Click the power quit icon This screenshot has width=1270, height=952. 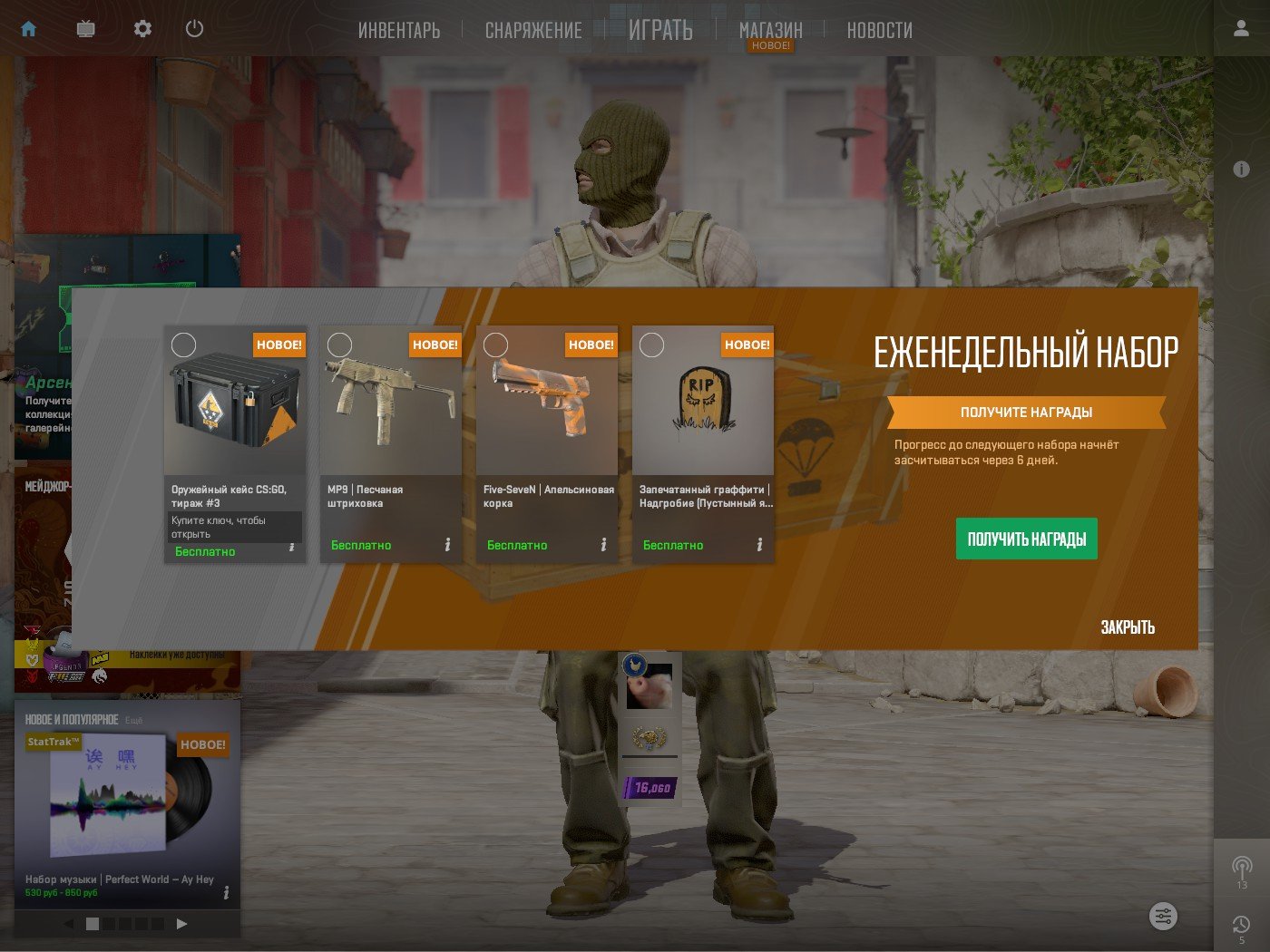(x=194, y=29)
